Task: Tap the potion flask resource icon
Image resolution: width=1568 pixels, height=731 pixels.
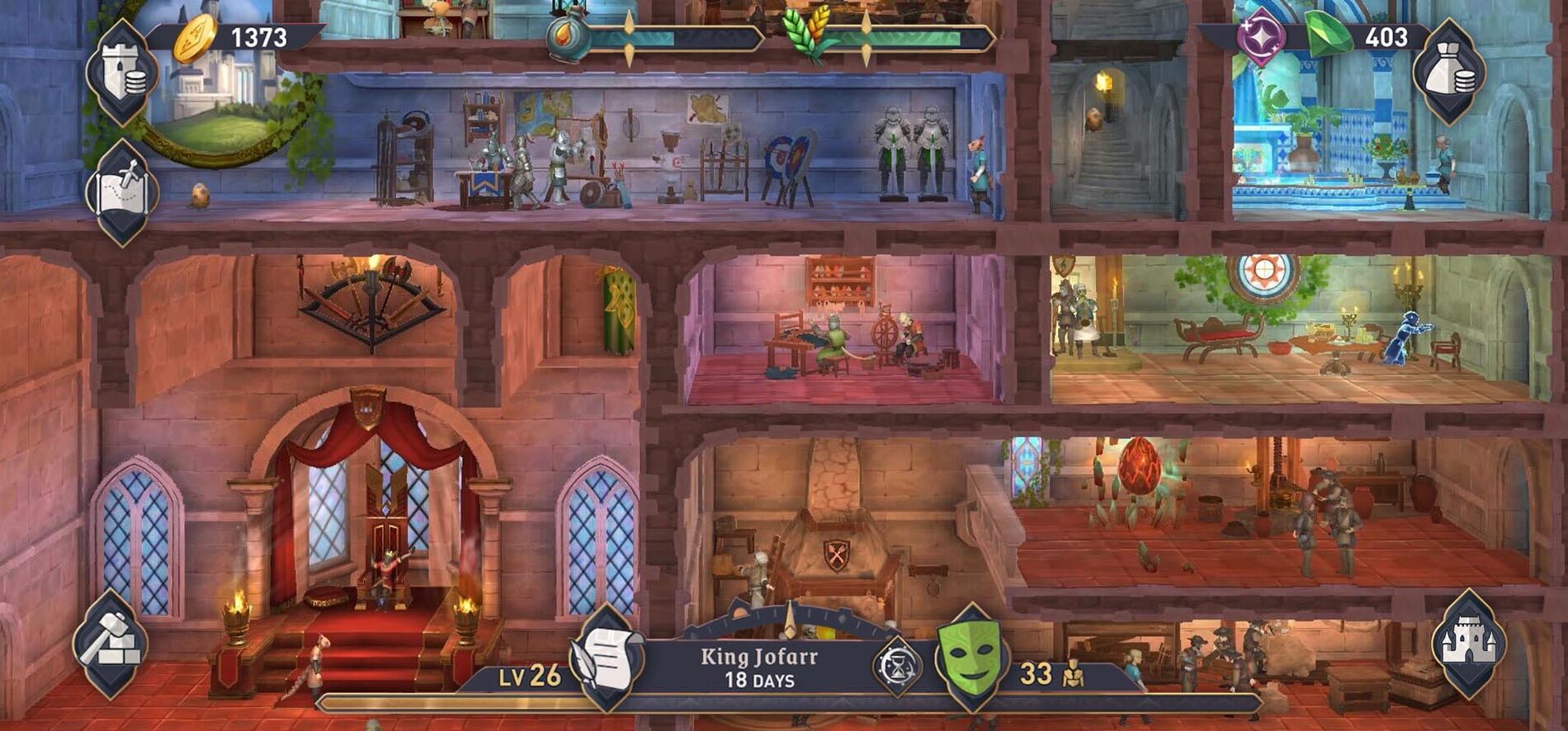Action: coord(569,37)
